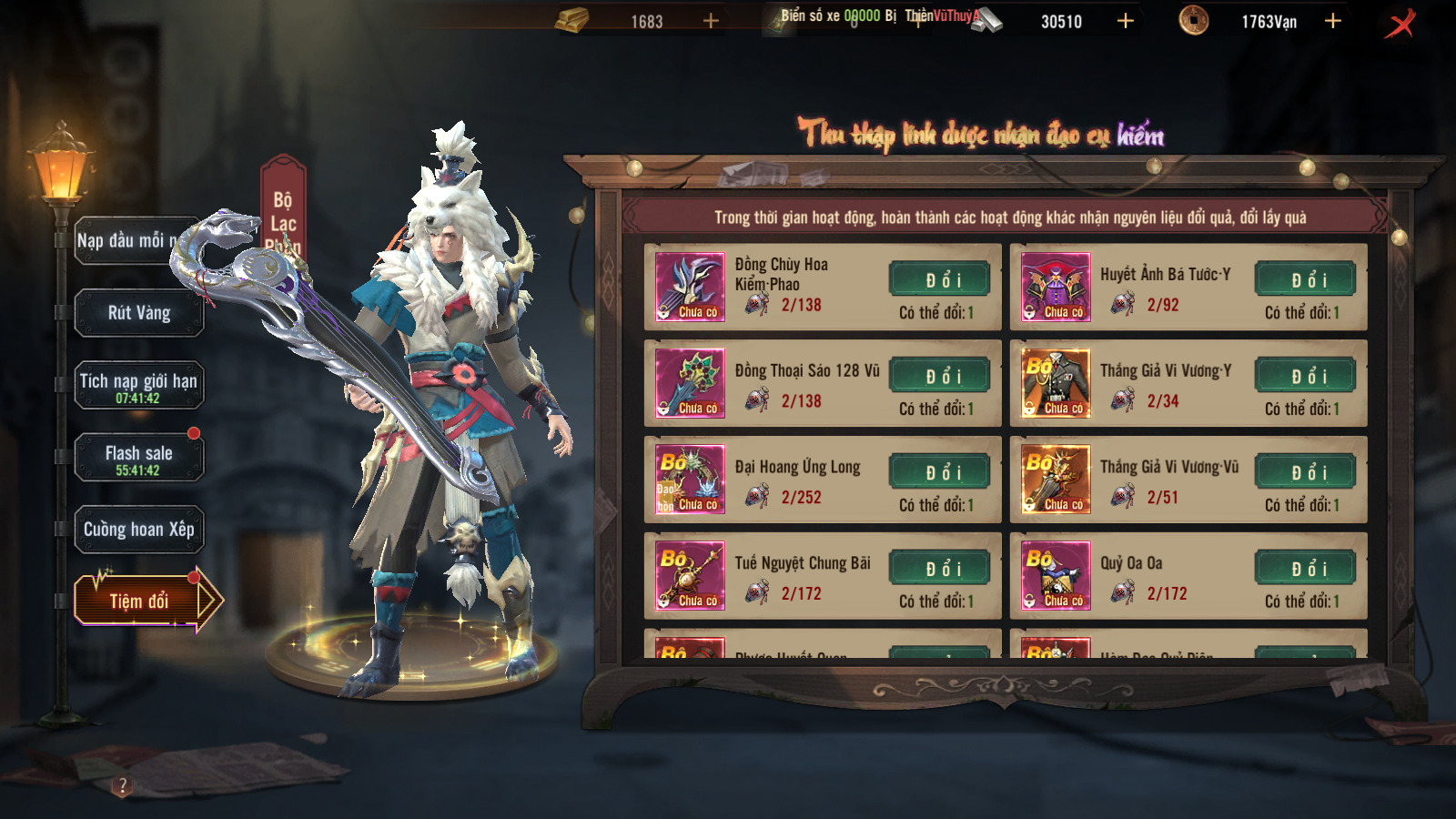Image resolution: width=1456 pixels, height=819 pixels.
Task: Select the Tiệm đổi tab
Action: coord(141,601)
